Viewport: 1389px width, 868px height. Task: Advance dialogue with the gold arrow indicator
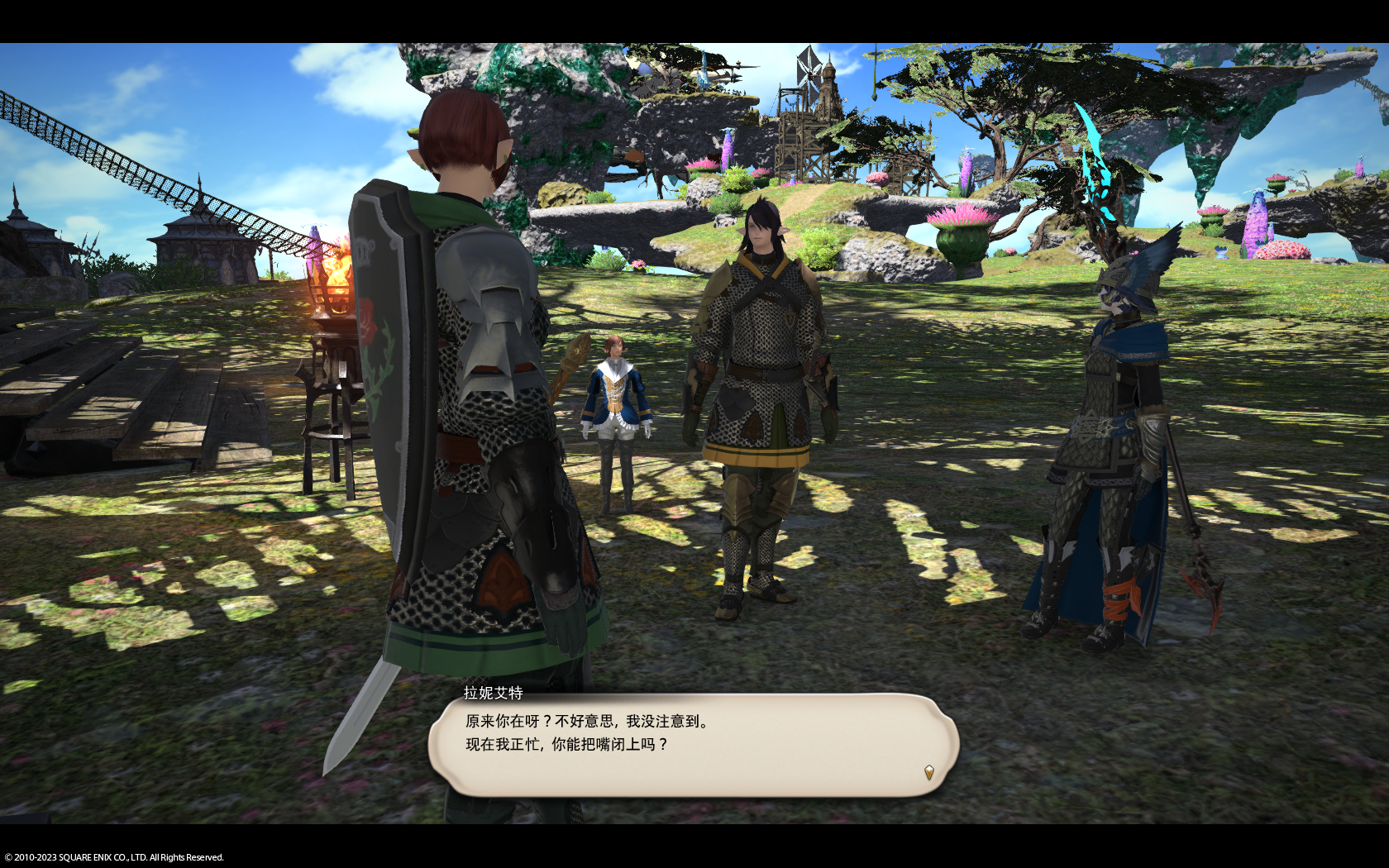928,772
